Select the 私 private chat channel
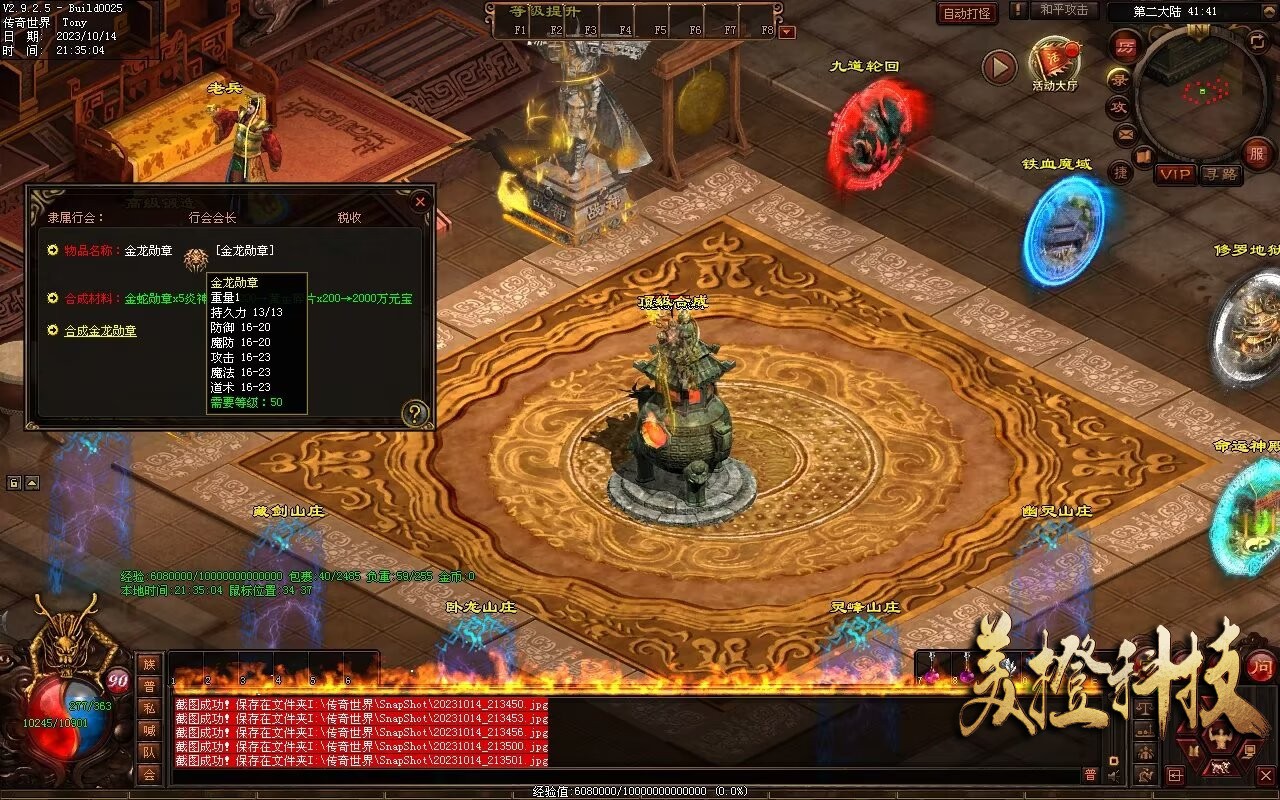The image size is (1280, 800). [x=149, y=708]
